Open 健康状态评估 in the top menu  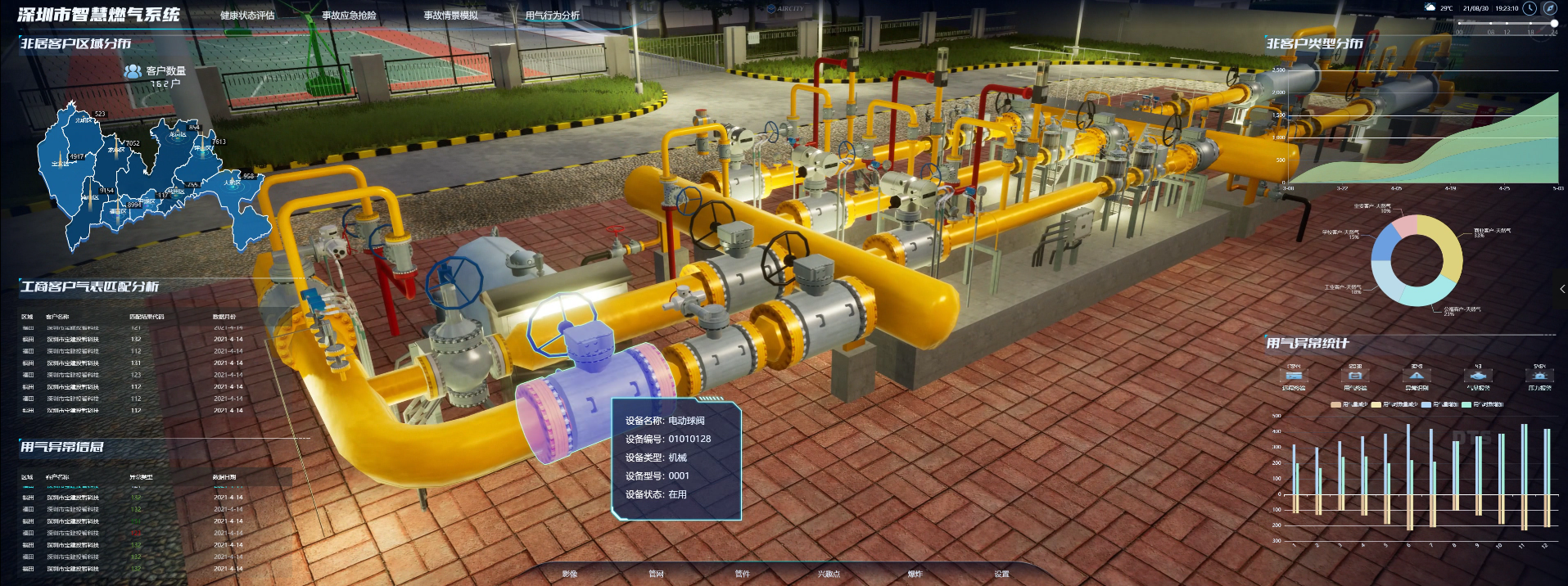247,16
